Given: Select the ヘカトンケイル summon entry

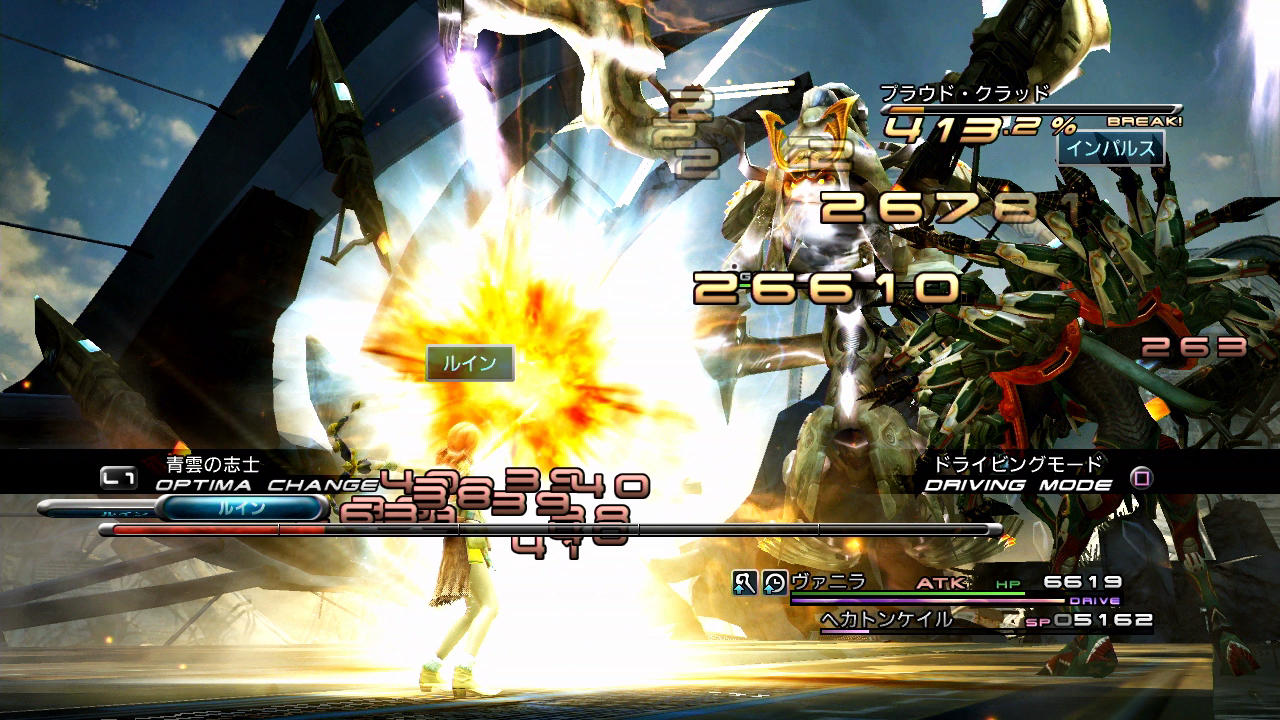Looking at the screenshot, I should [x=886, y=619].
